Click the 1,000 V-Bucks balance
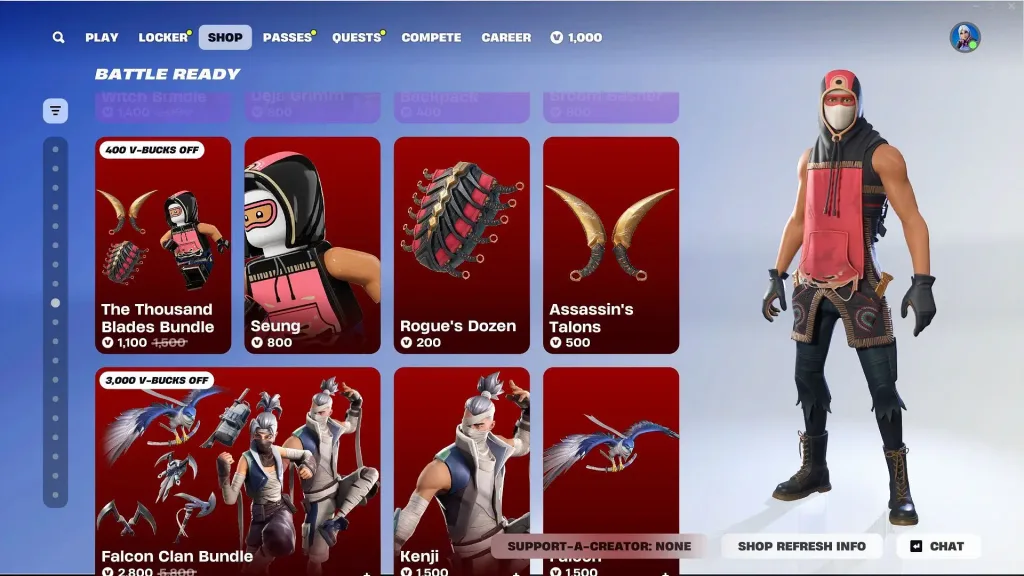Image resolution: width=1024 pixels, height=576 pixels. 576,38
